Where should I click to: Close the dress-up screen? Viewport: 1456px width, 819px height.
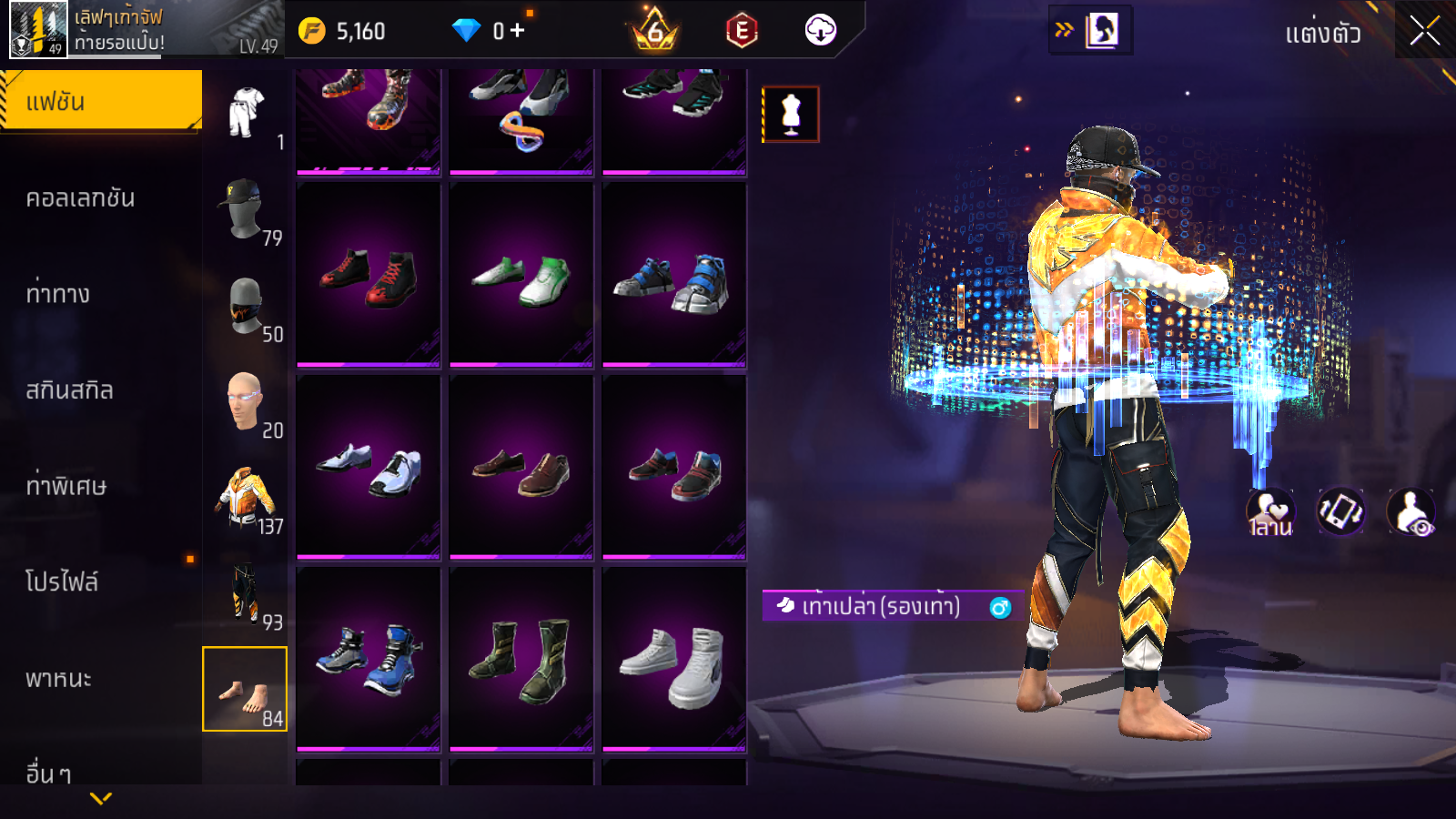coord(1424,31)
